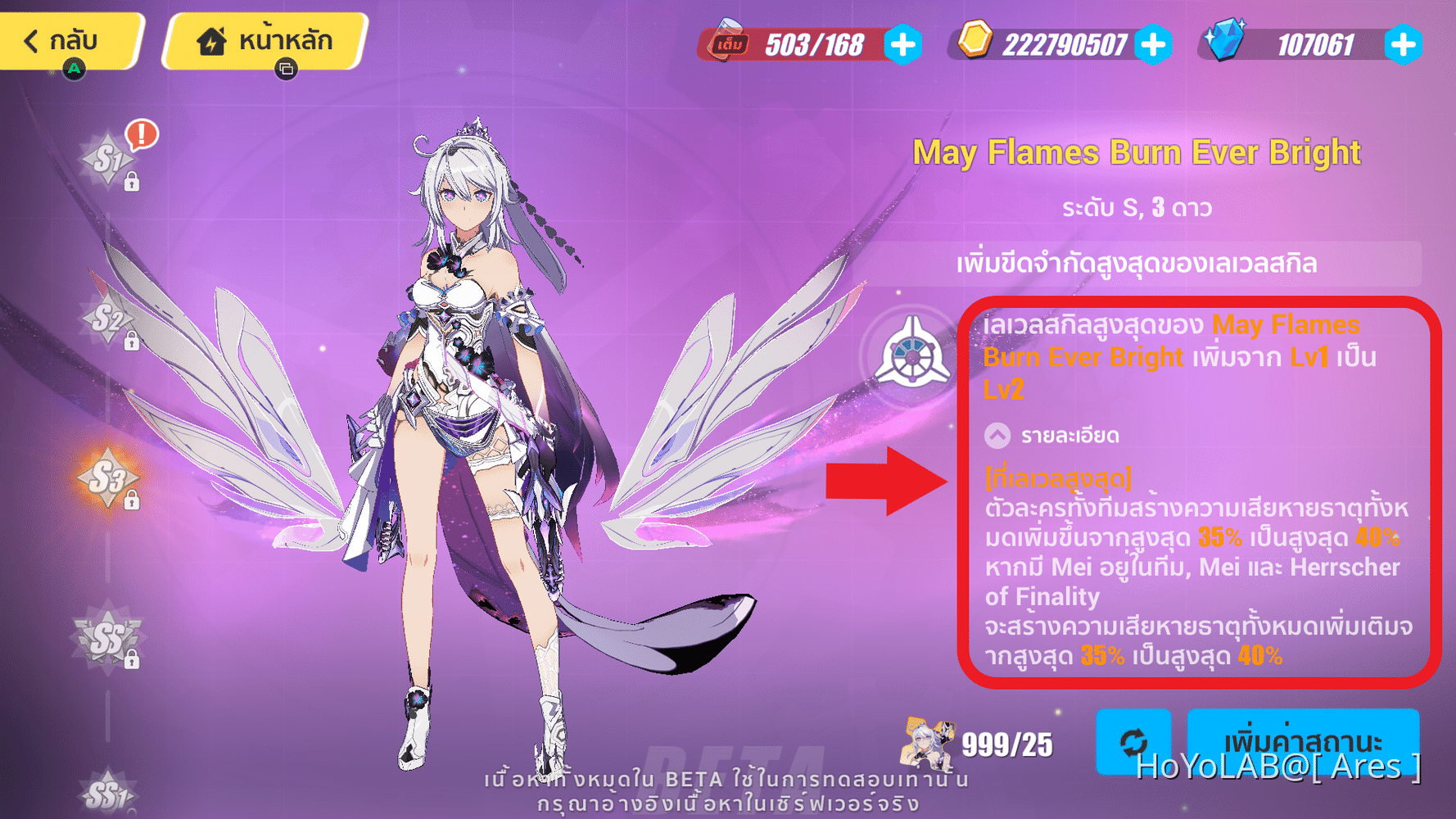
Task: Click the character fragment icon showing 999/25
Action: [928, 744]
